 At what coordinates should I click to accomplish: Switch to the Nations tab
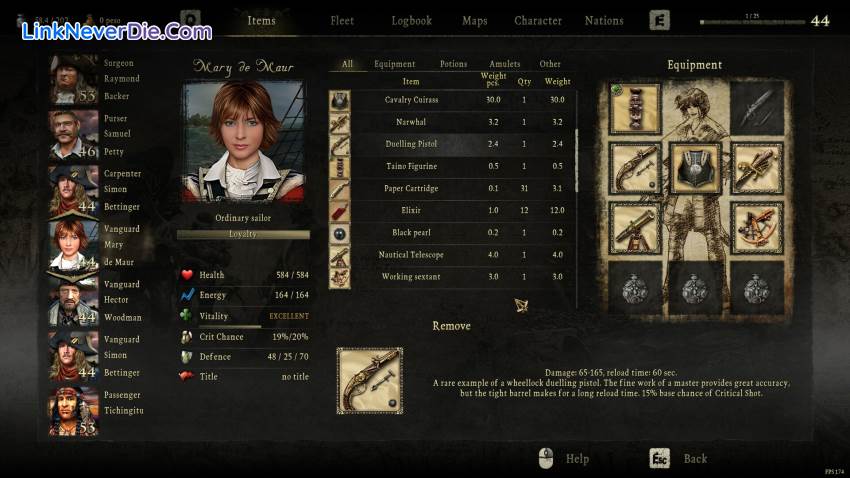(604, 20)
